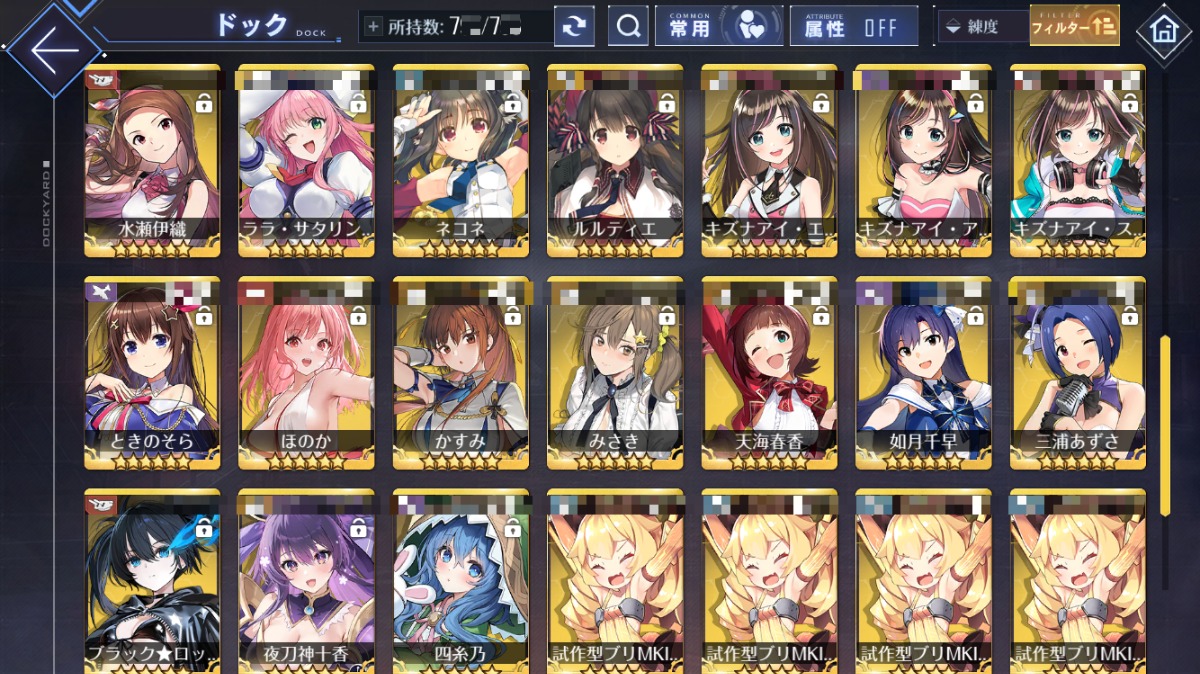1200x674 pixels.
Task: Pick the ルルティエ ship card
Action: pyautogui.click(x=615, y=160)
